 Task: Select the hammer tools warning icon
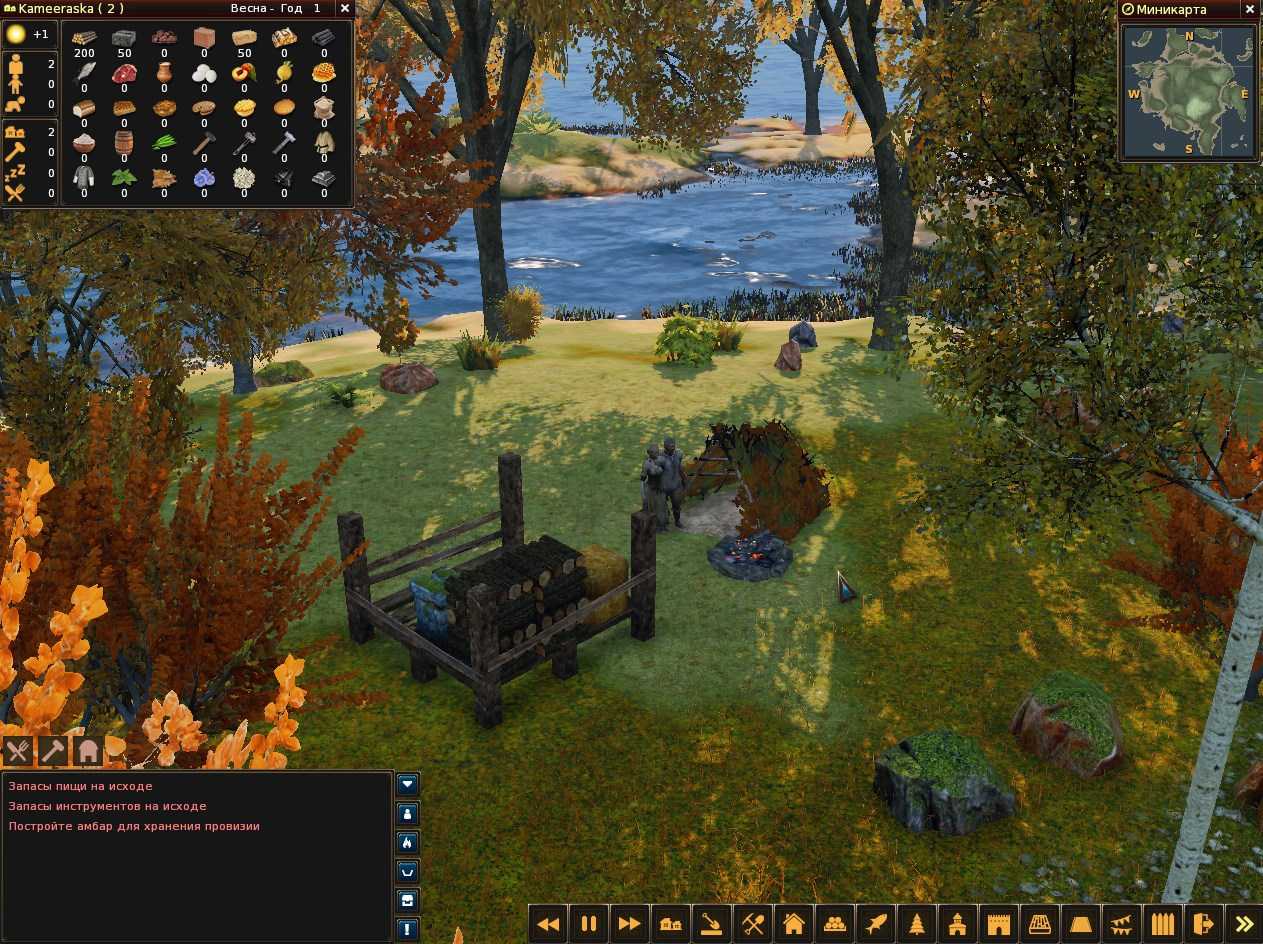52,751
